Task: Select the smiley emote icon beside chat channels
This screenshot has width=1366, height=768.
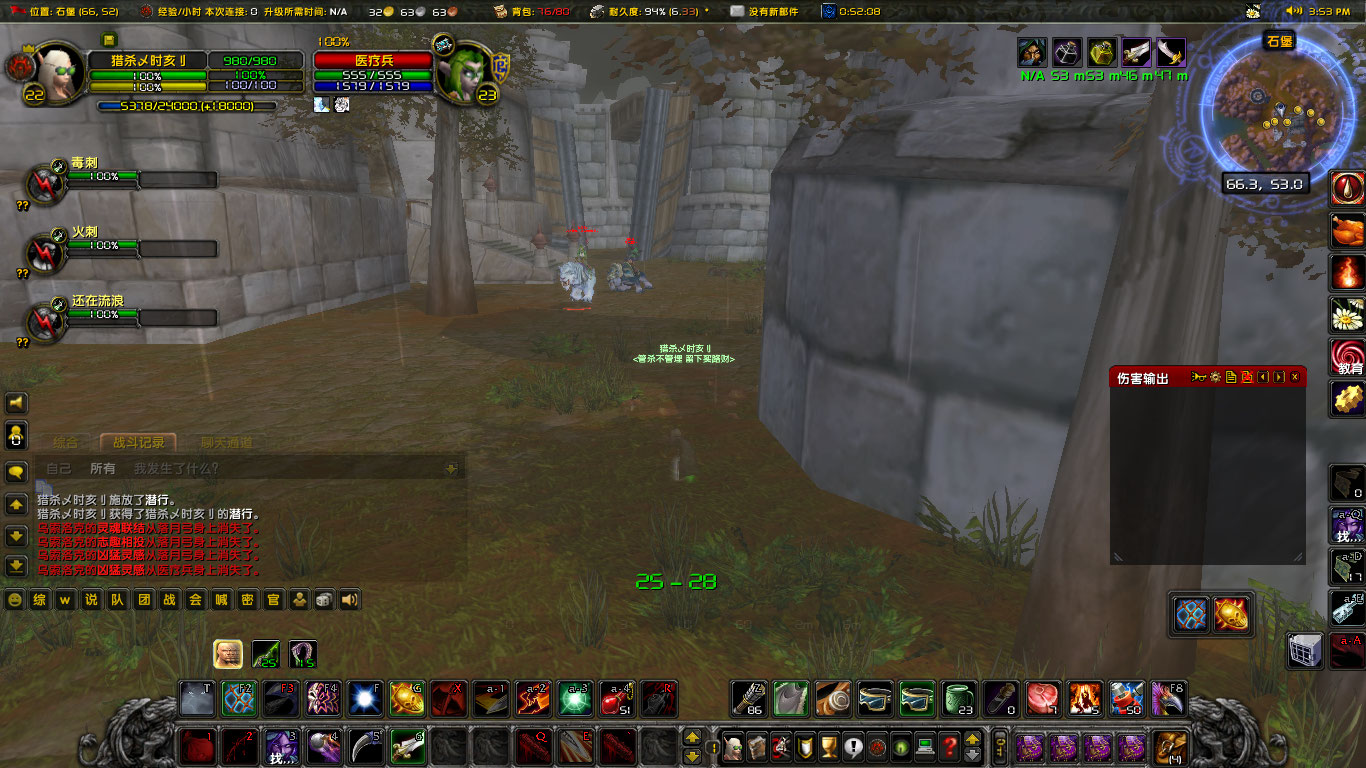Action: click(x=15, y=601)
